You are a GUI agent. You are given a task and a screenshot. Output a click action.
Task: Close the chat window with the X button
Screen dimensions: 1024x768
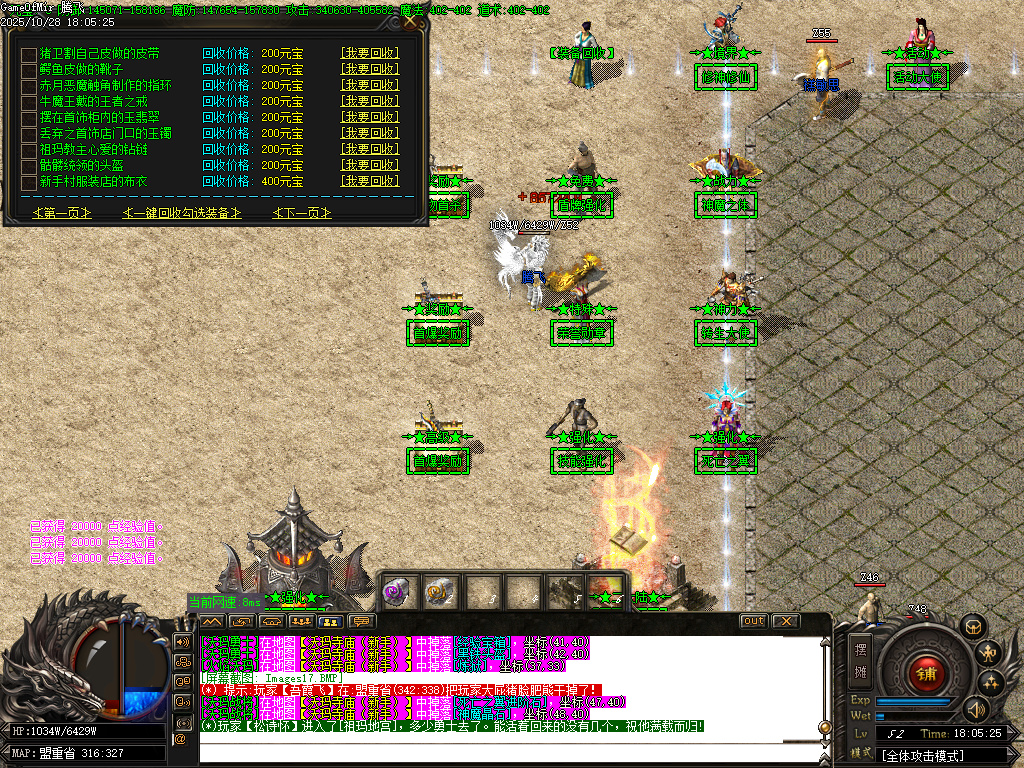(786, 621)
